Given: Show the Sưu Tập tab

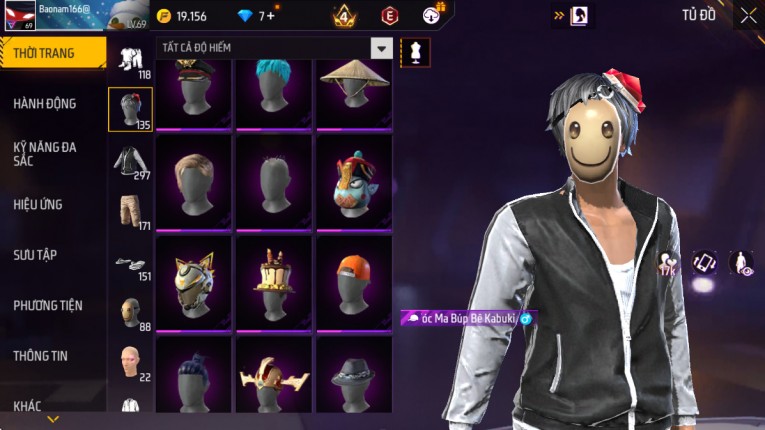Looking at the screenshot, I should pos(35,255).
